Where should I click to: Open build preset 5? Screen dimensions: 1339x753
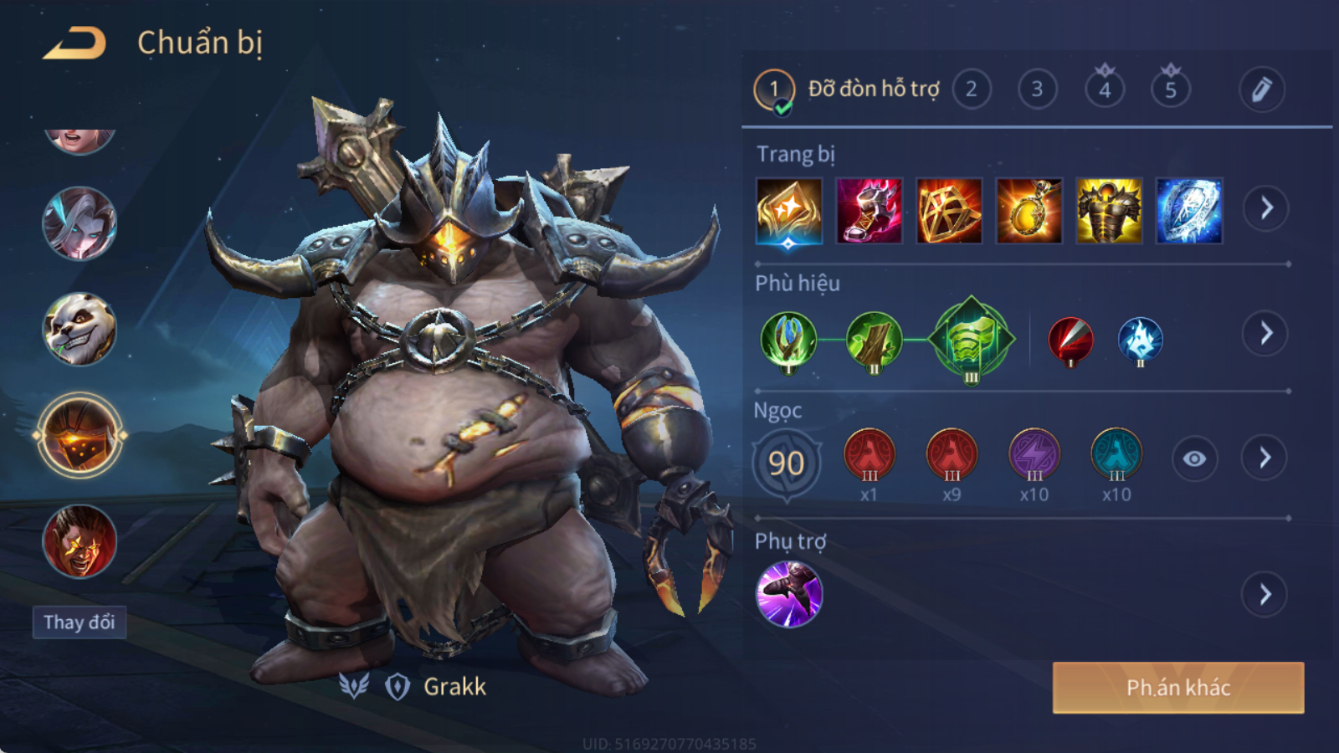(x=1170, y=90)
